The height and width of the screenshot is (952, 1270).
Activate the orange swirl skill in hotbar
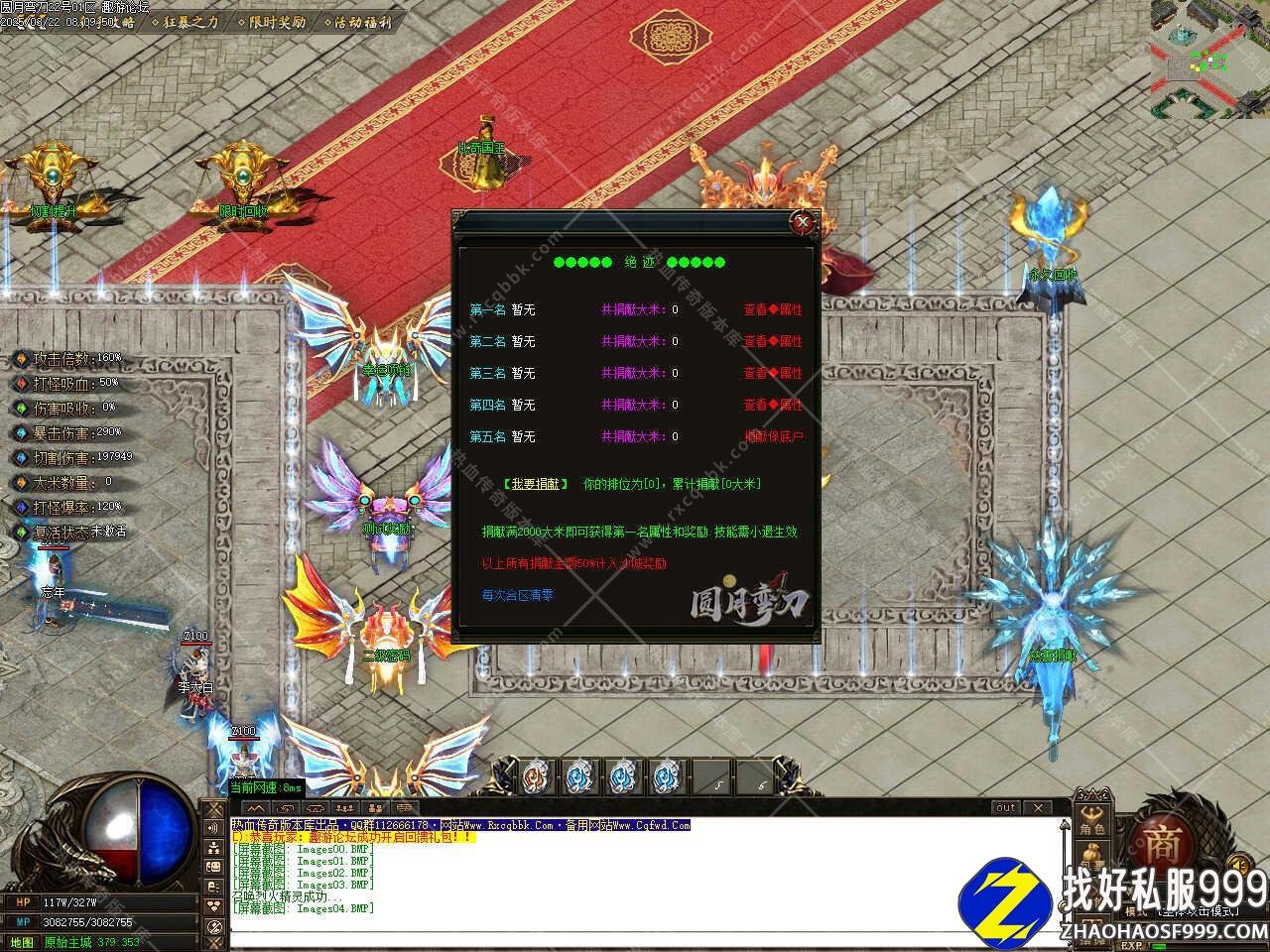coord(535,774)
